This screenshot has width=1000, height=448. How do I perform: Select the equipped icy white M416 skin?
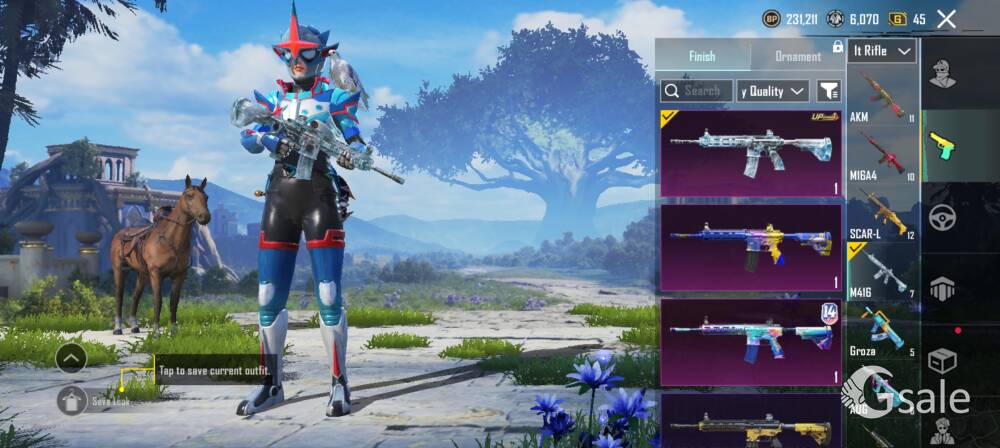tap(750, 154)
